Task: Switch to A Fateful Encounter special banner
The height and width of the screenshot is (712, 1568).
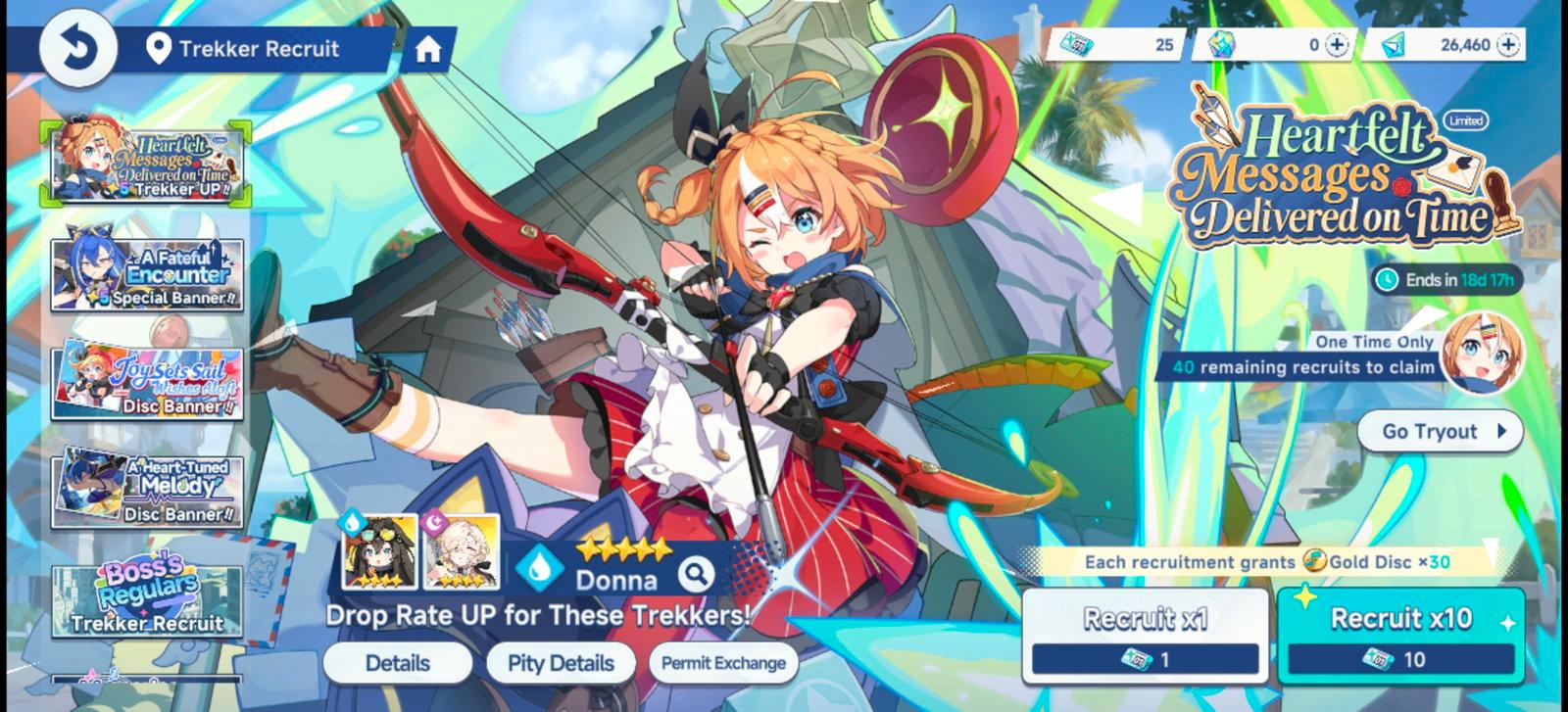Action: click(x=147, y=270)
